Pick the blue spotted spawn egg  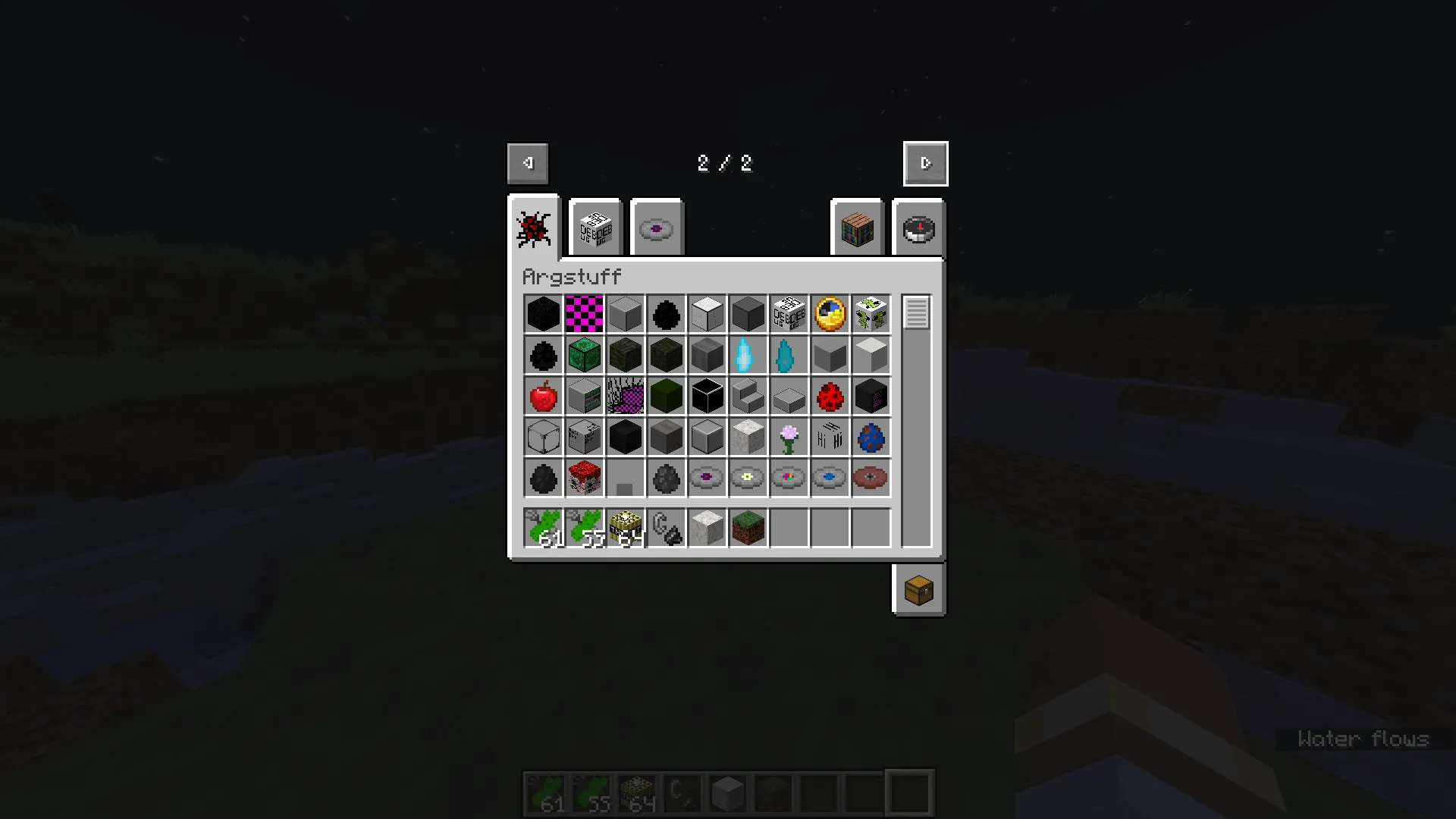click(871, 437)
